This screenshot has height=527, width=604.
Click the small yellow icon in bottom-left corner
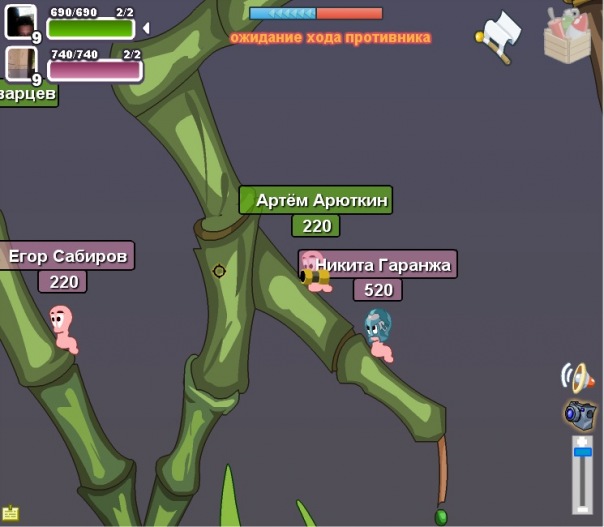coord(10,514)
